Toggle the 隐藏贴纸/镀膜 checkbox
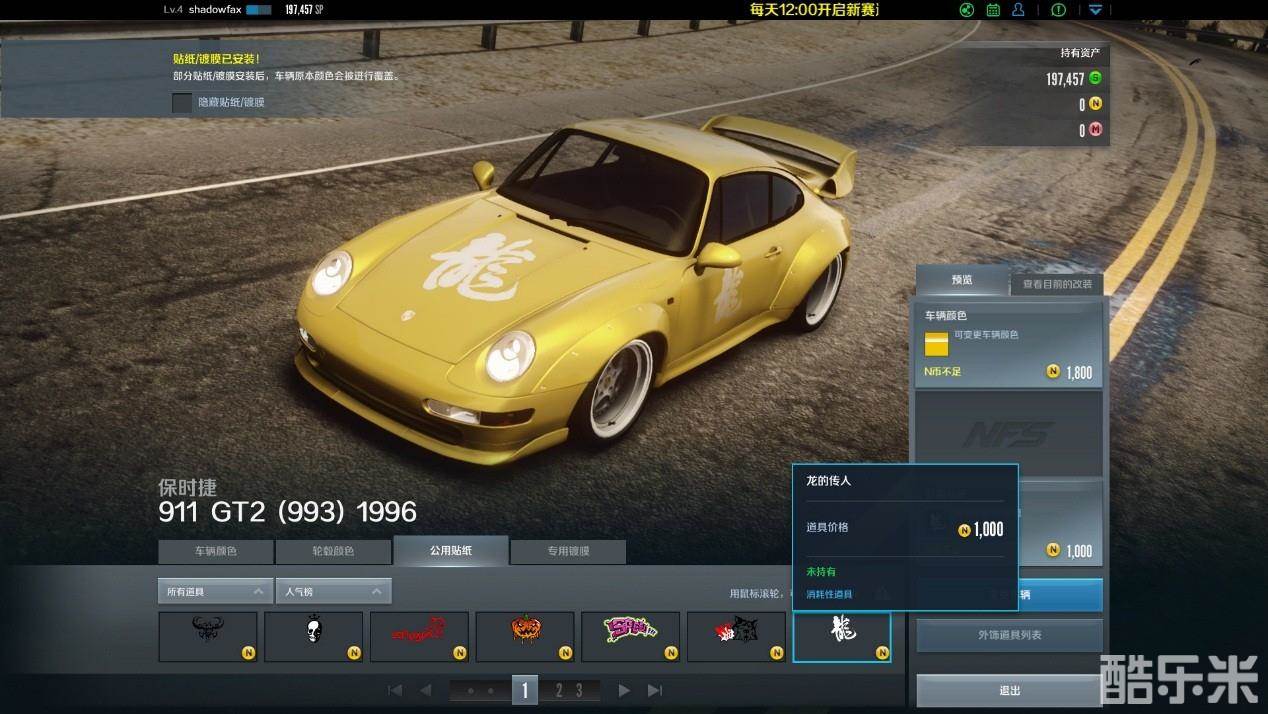The width and height of the screenshot is (1268, 714). coord(182,102)
